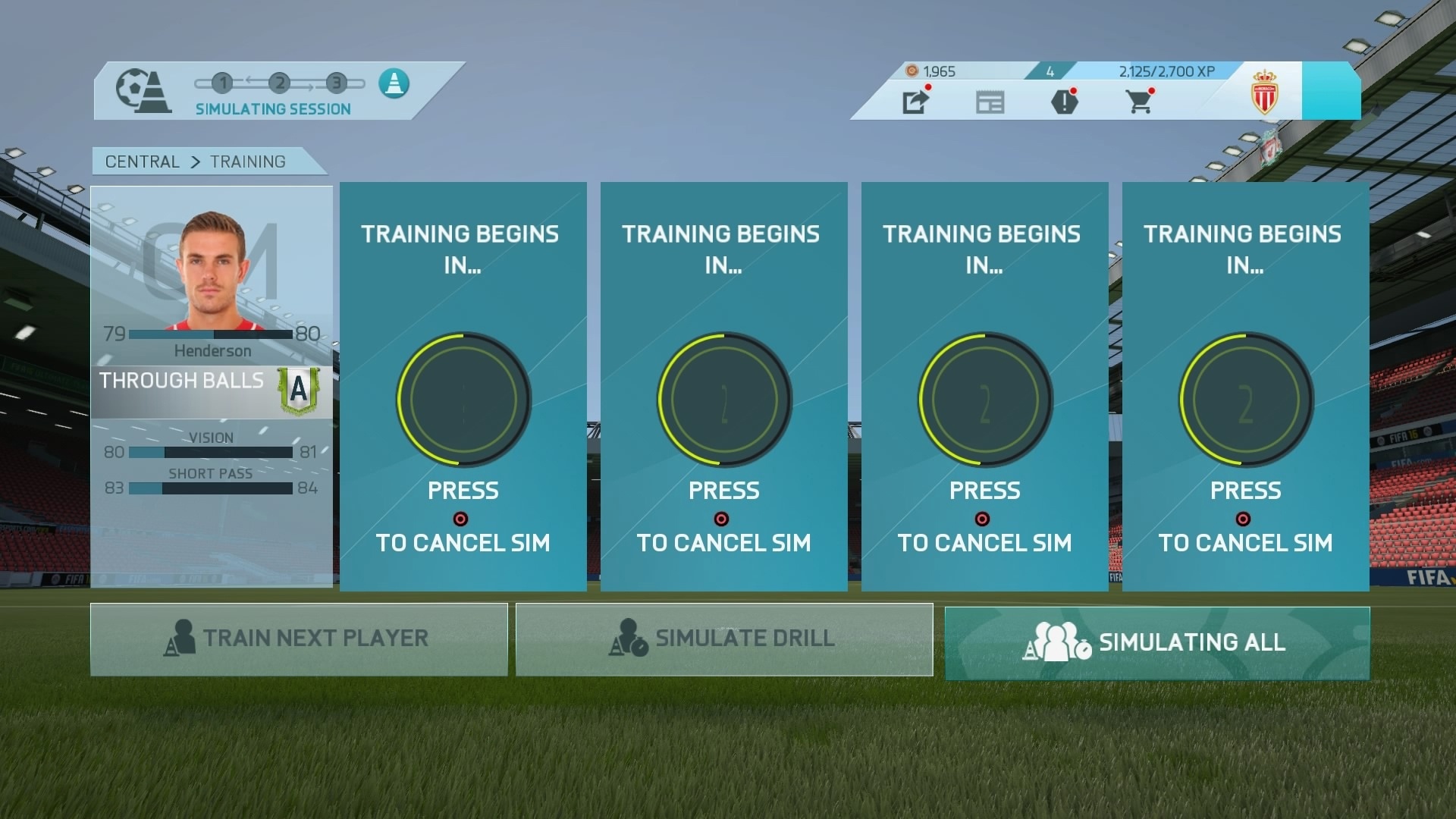Select the Train Next Player option
Image resolution: width=1456 pixels, height=819 pixels.
[299, 639]
